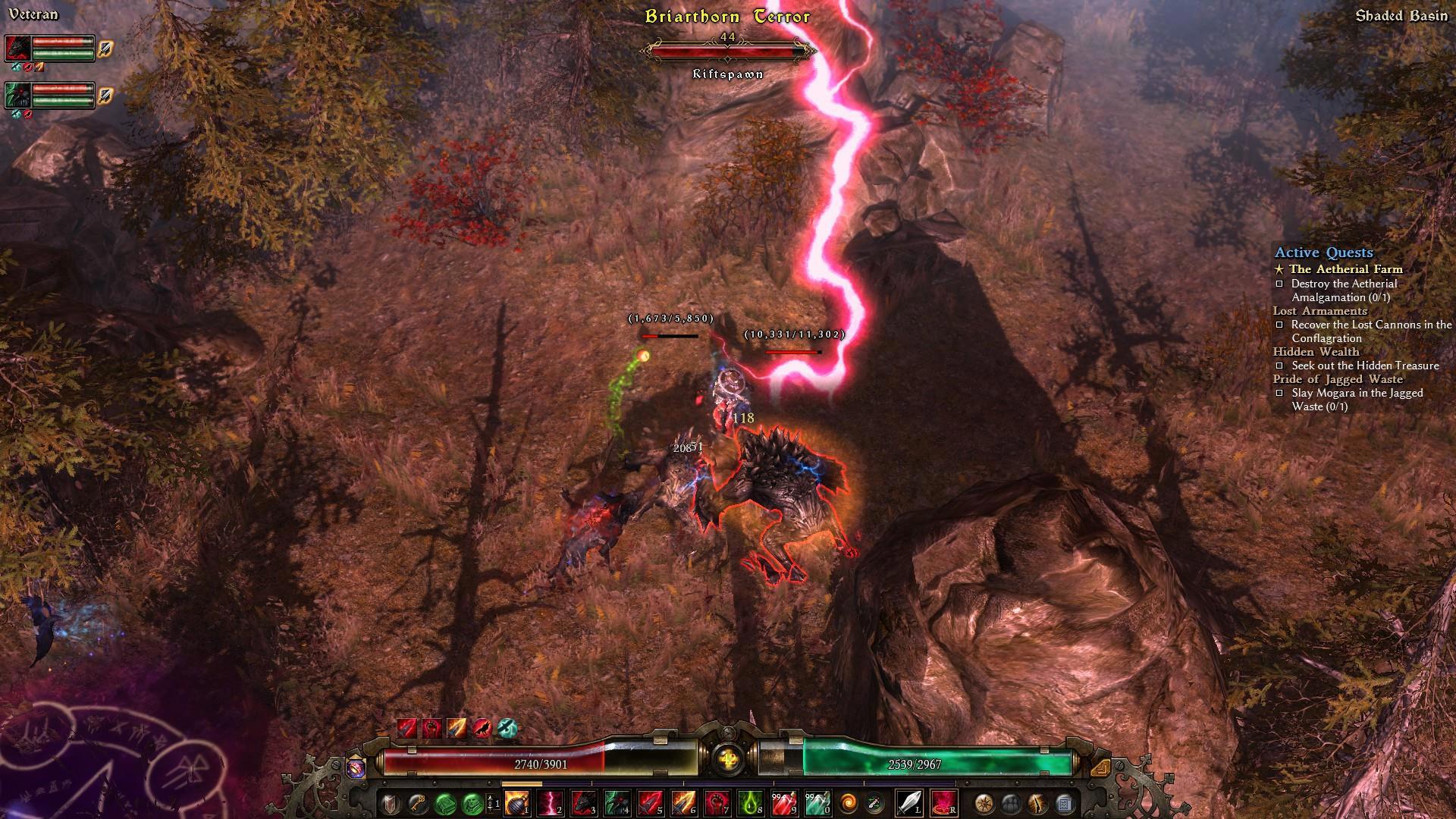Select the right-click red sigil skill slot
The image size is (1456, 819).
(943, 802)
